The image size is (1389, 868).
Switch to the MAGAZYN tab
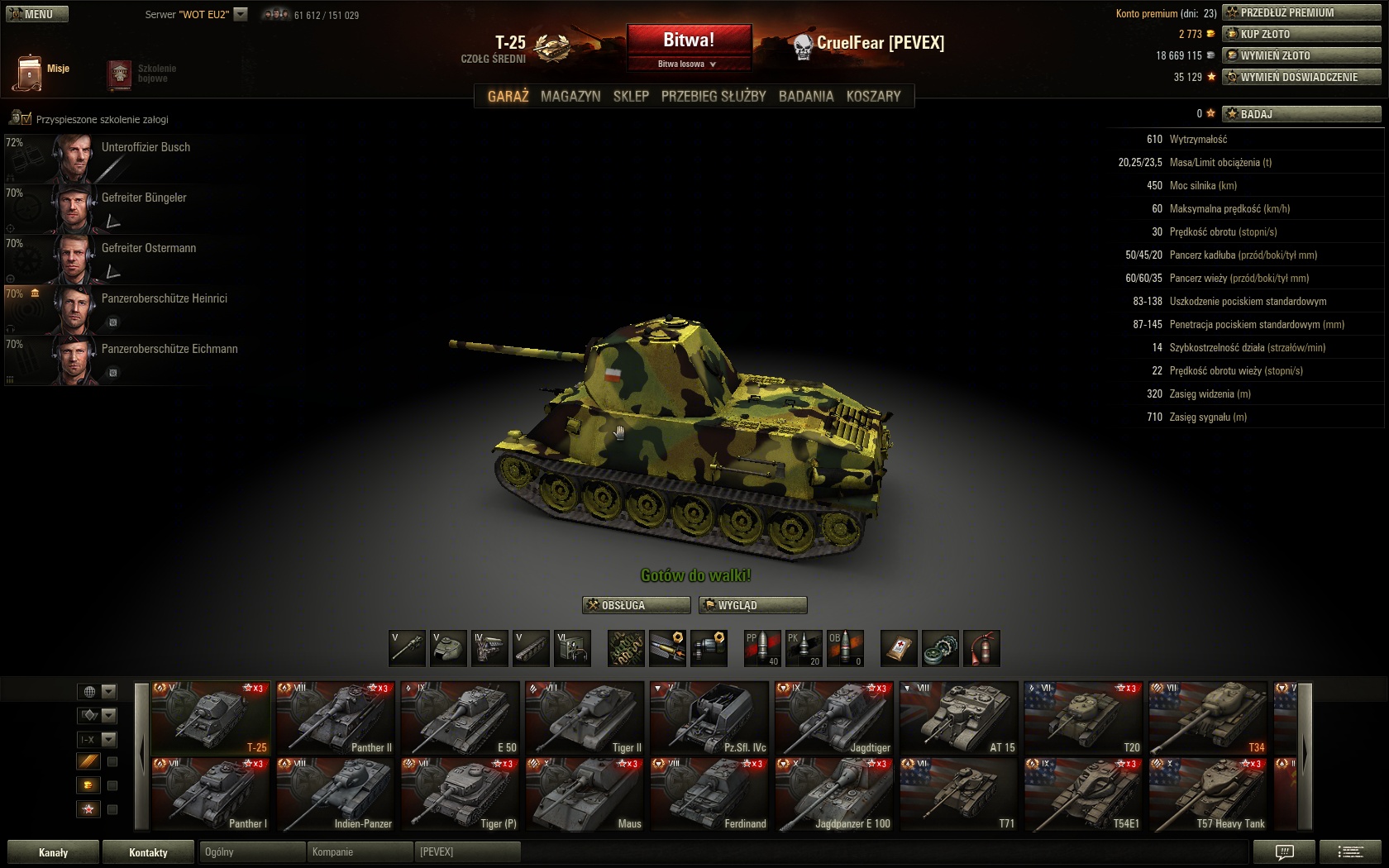[x=570, y=96]
